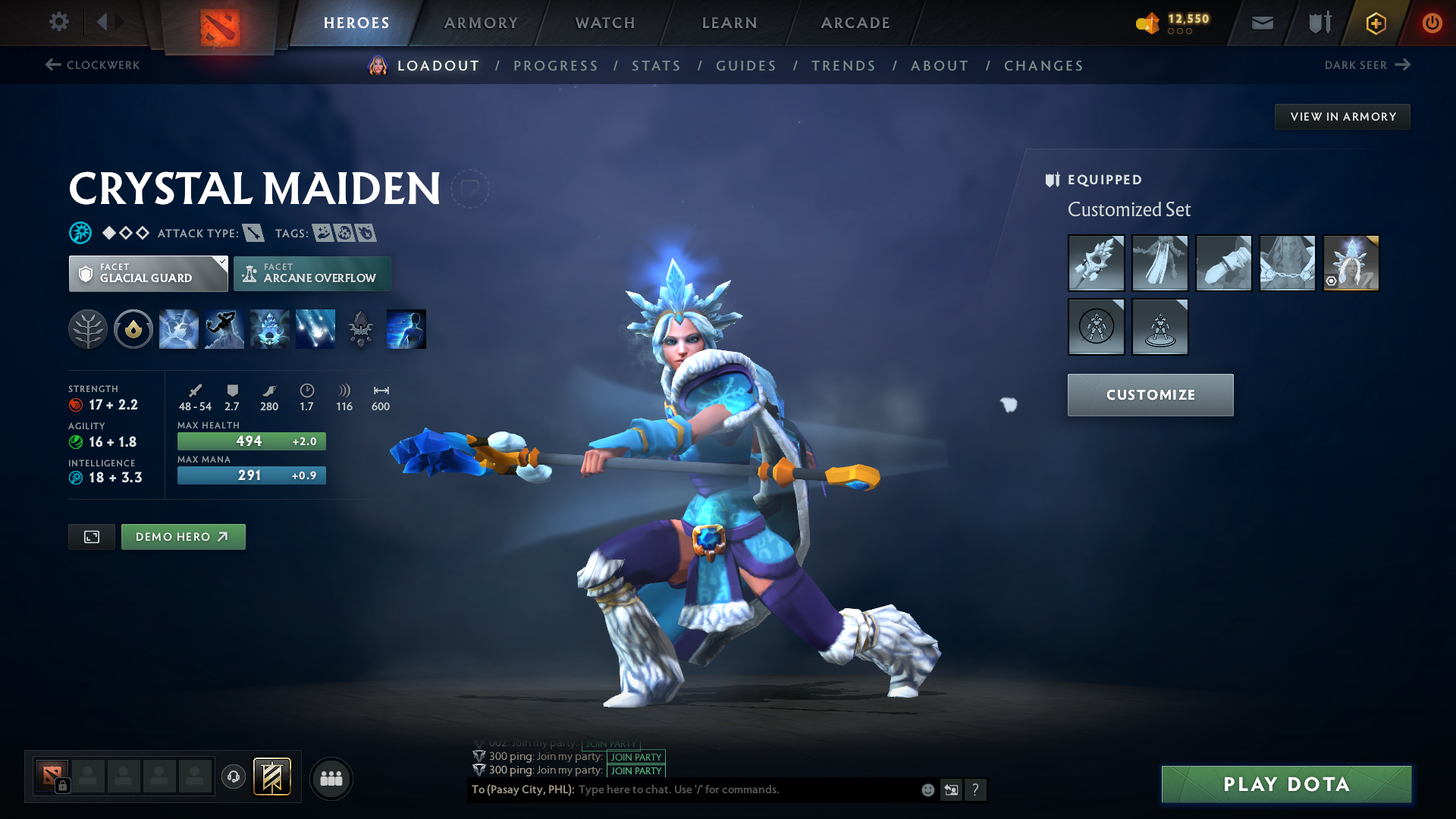This screenshot has height=819, width=1456.
Task: Switch to the Trends section
Action: click(x=843, y=66)
